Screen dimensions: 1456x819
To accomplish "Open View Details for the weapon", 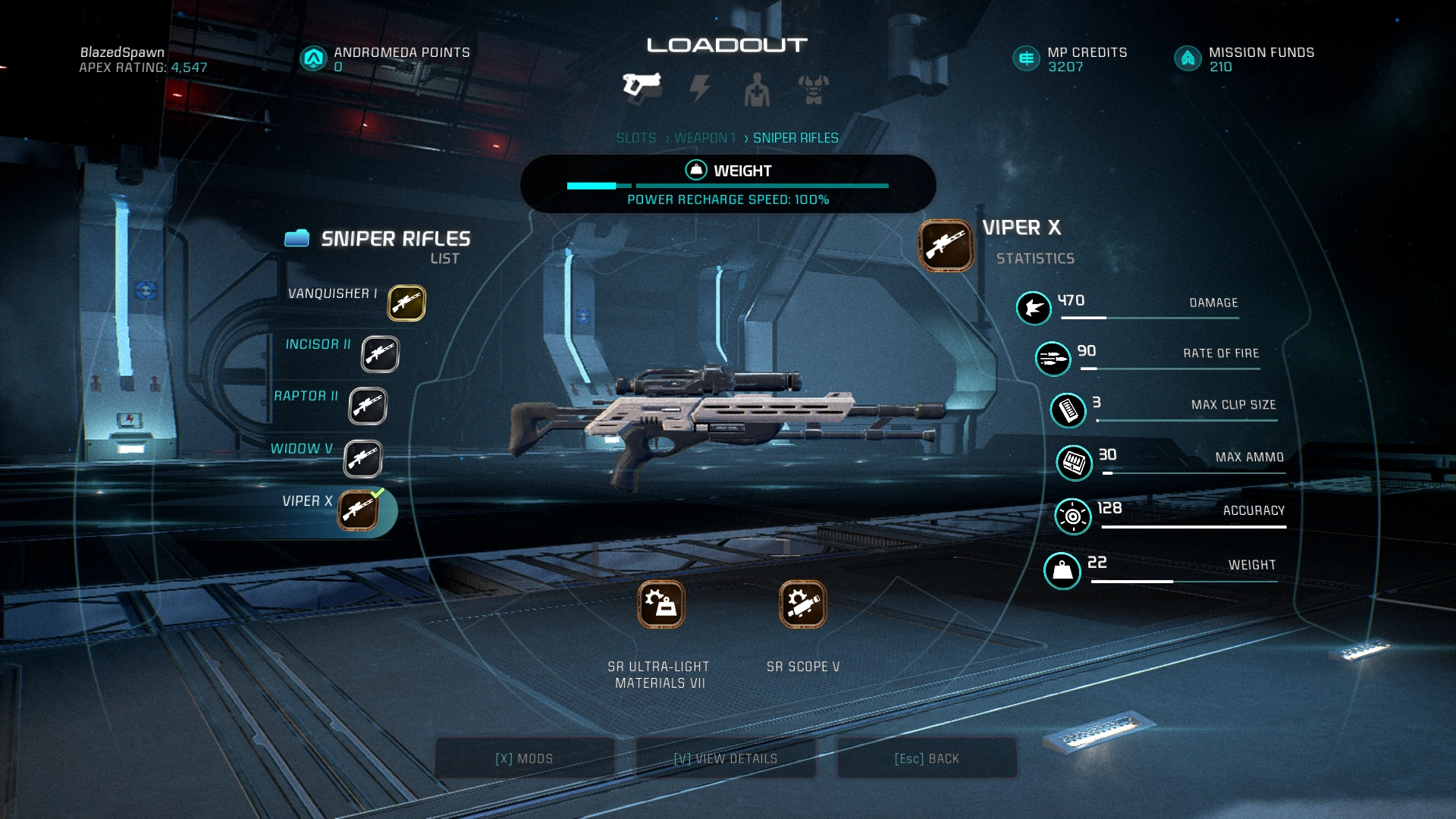I will [726, 758].
